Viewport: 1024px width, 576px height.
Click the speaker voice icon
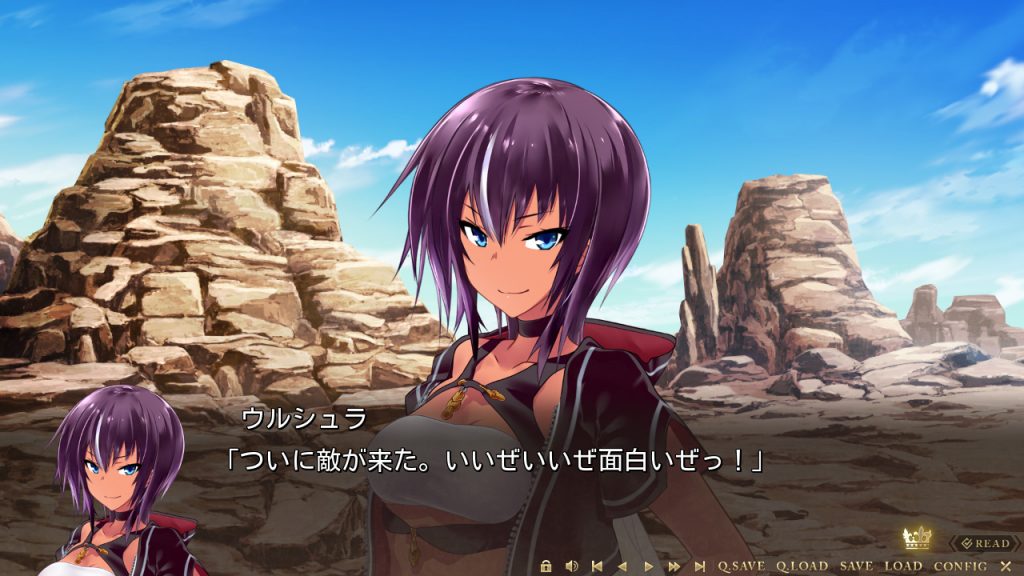(571, 566)
